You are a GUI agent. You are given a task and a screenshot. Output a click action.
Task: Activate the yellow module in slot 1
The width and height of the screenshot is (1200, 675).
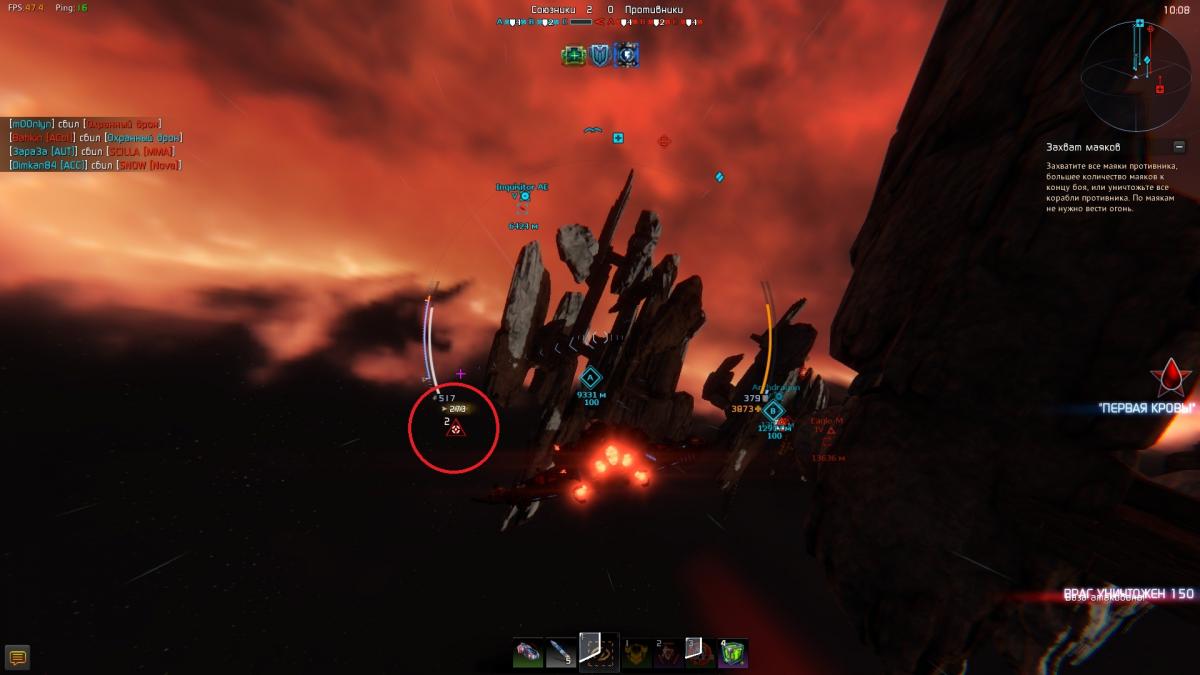pyautogui.click(x=638, y=653)
